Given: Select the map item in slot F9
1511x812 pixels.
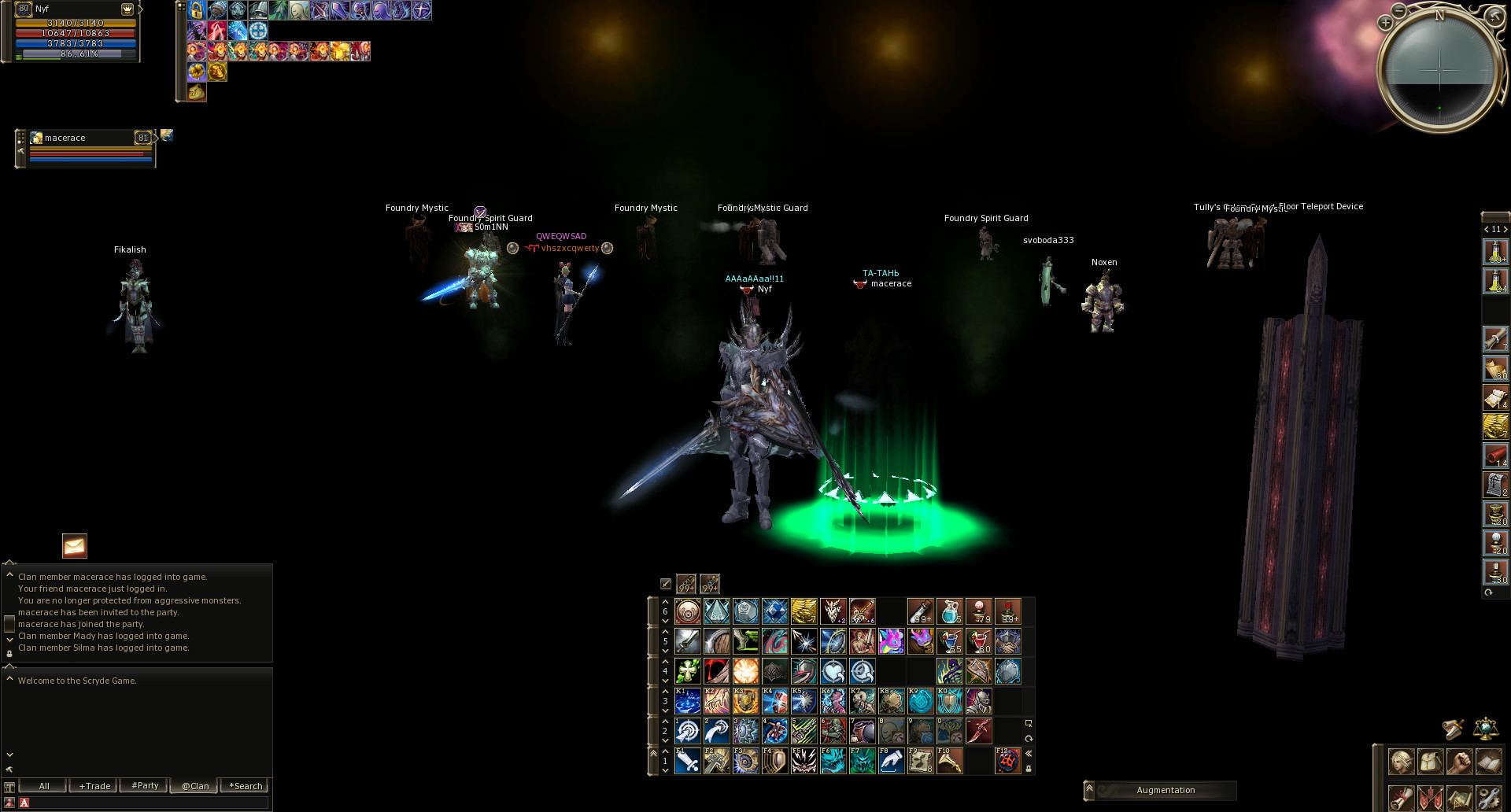Looking at the screenshot, I should (x=920, y=761).
